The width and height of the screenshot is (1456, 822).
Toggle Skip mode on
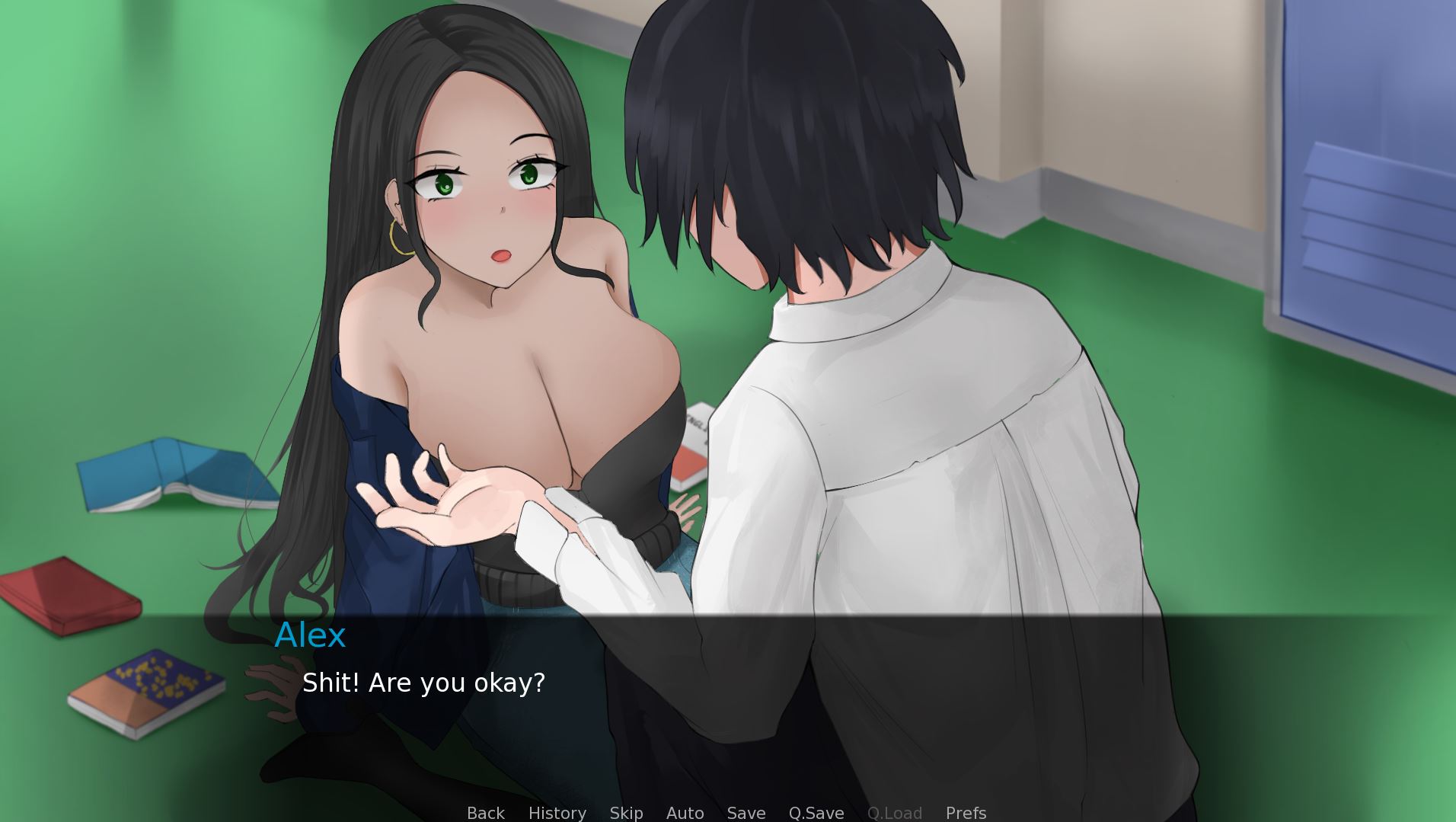pos(626,813)
